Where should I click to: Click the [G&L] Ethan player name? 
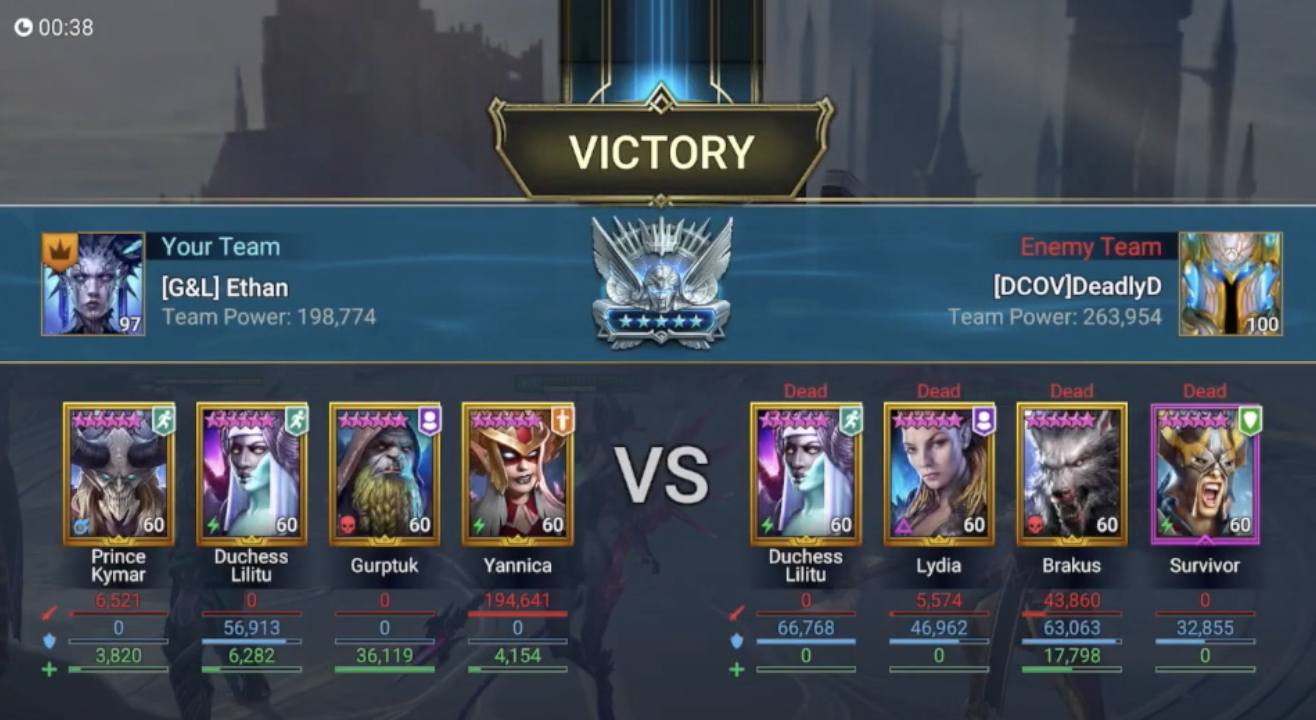225,287
